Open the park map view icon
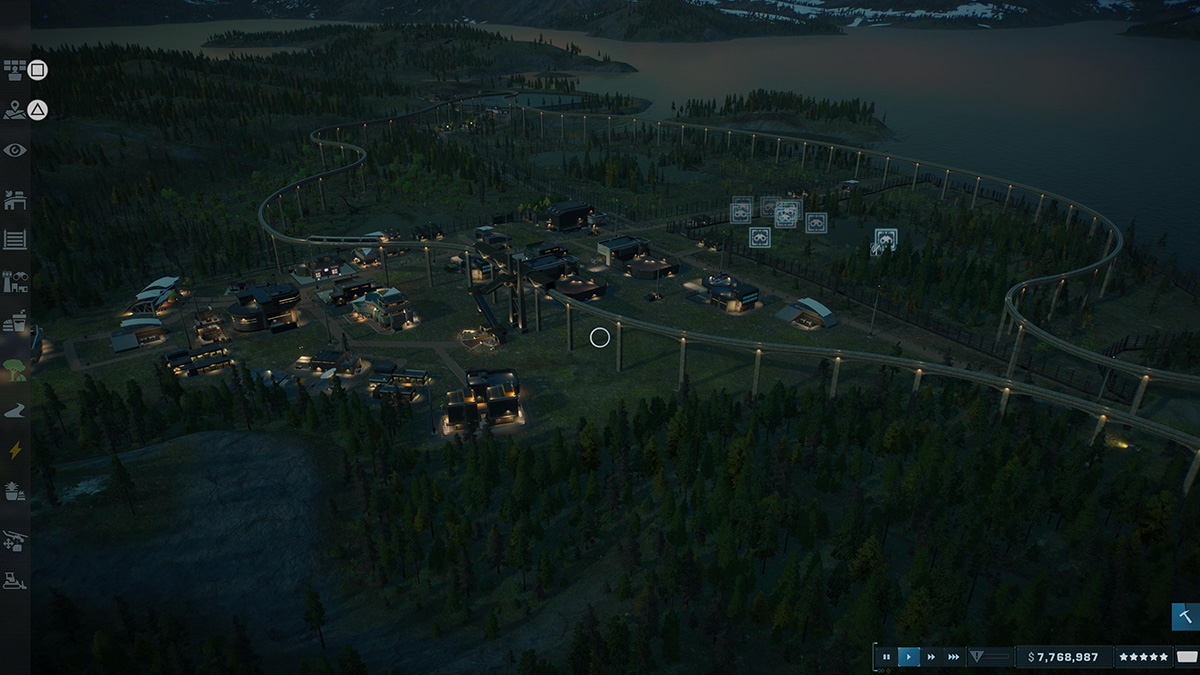The width and height of the screenshot is (1200, 675). pyautogui.click(x=15, y=110)
